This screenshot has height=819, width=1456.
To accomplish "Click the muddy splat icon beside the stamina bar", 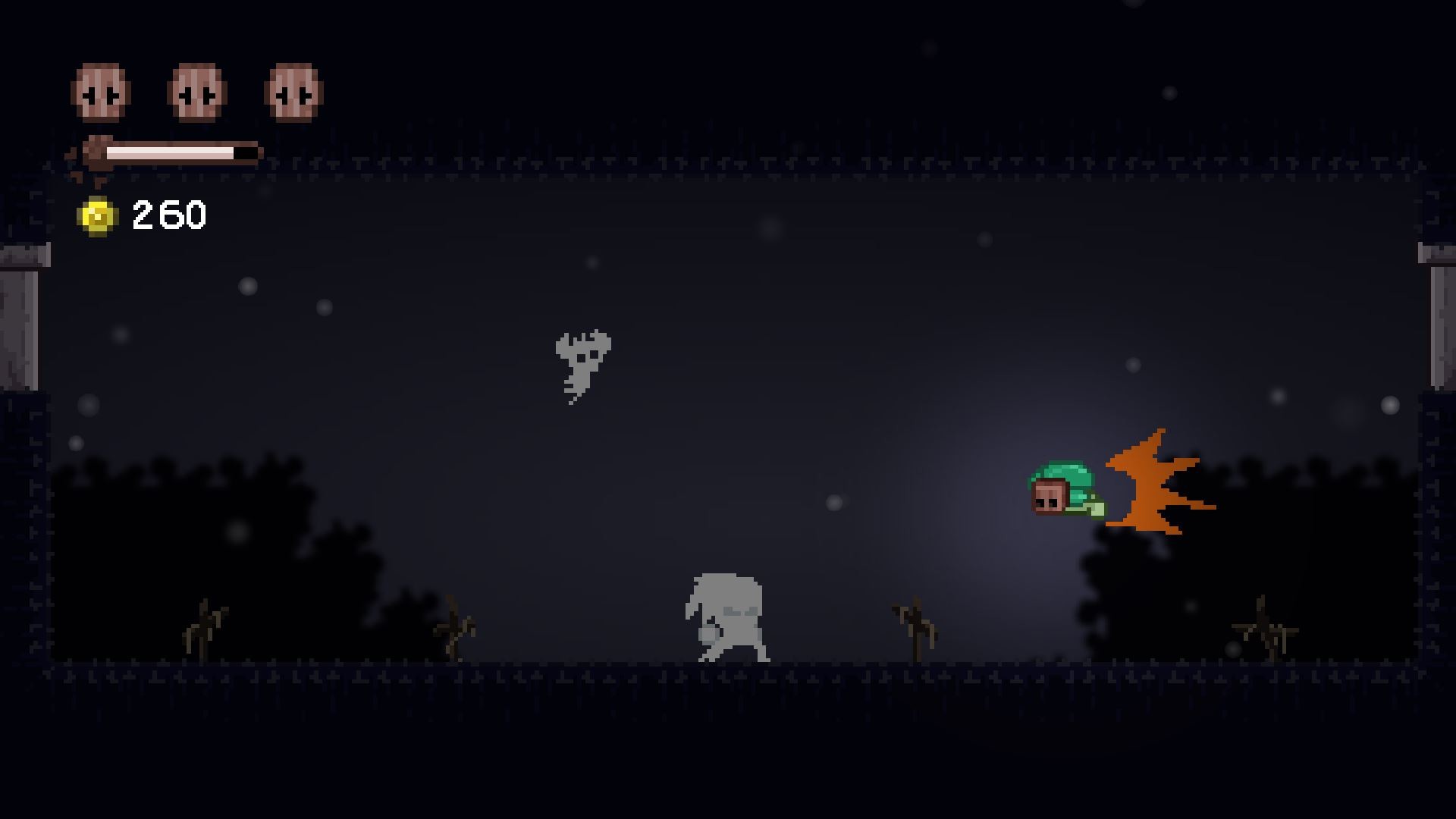I will point(96,152).
